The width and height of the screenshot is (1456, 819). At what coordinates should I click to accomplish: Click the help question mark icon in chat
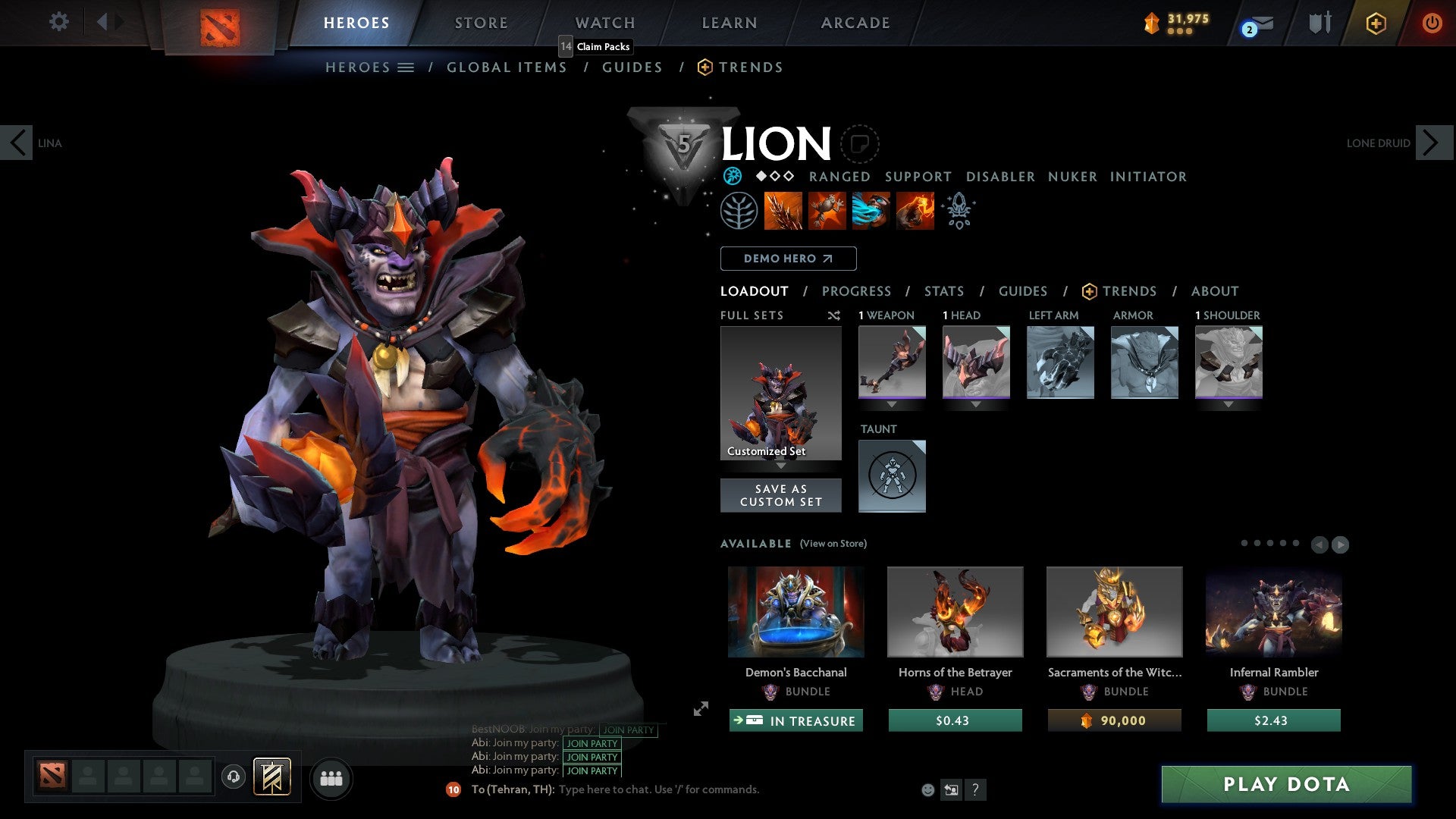tap(975, 789)
